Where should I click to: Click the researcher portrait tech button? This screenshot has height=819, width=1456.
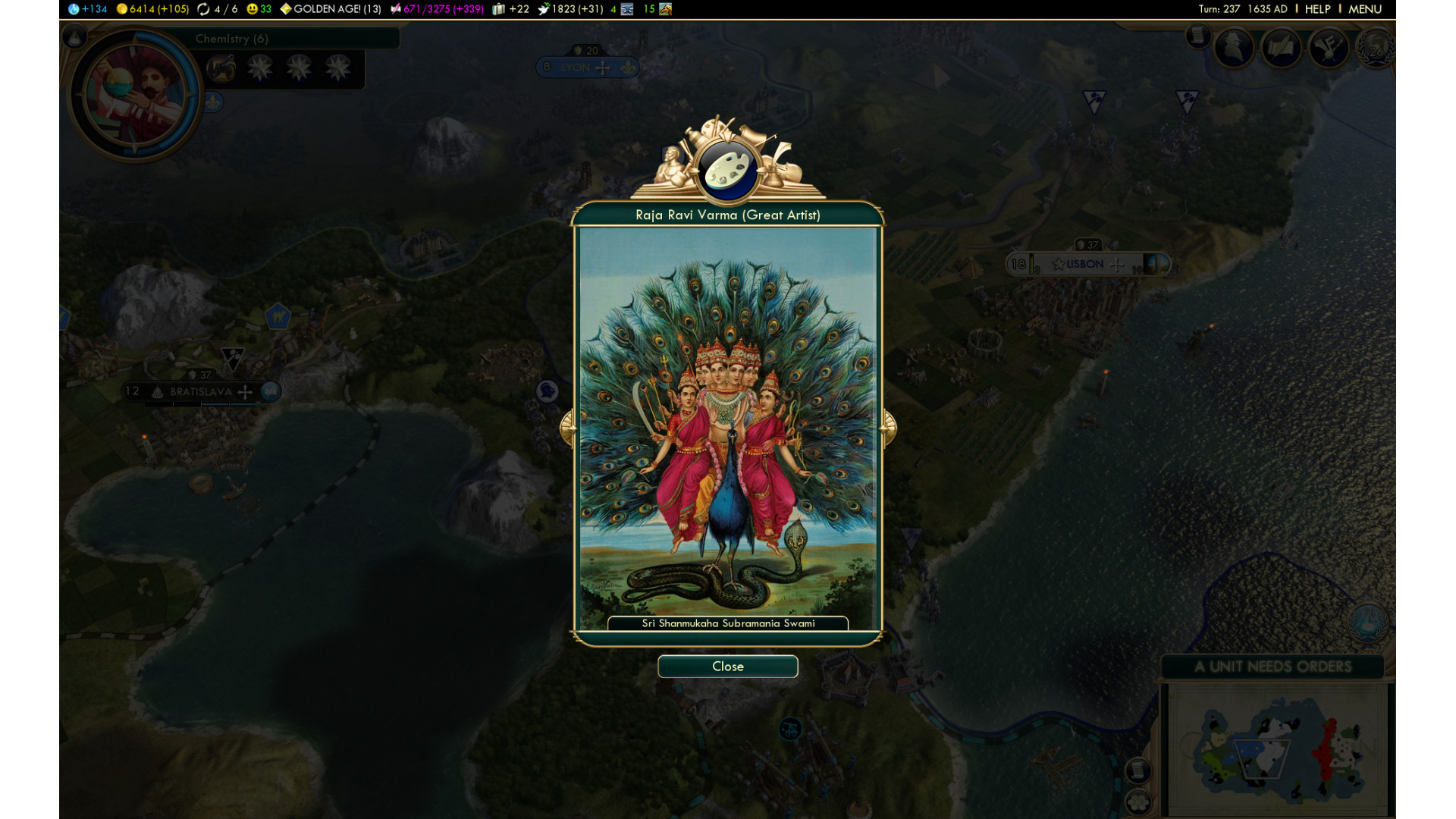pyautogui.click(x=135, y=94)
